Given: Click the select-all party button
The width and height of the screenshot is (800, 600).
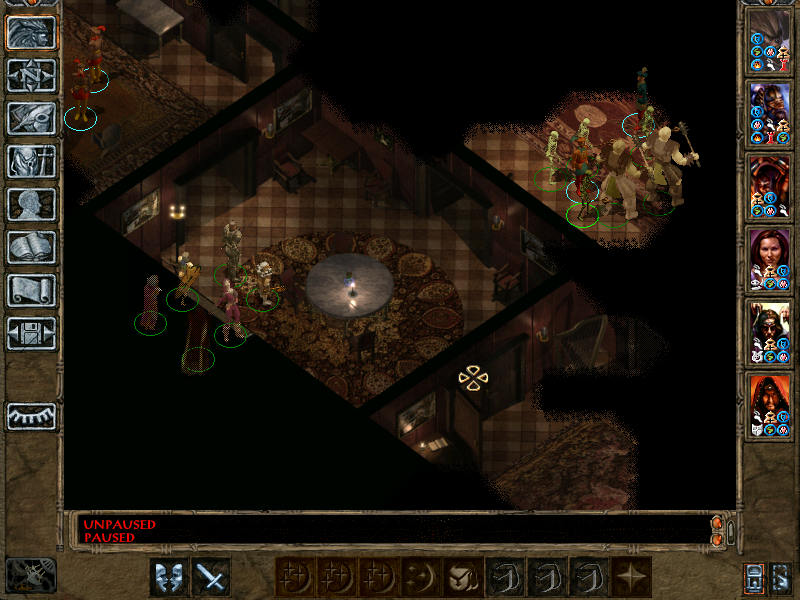Looking at the screenshot, I should tap(781, 577).
